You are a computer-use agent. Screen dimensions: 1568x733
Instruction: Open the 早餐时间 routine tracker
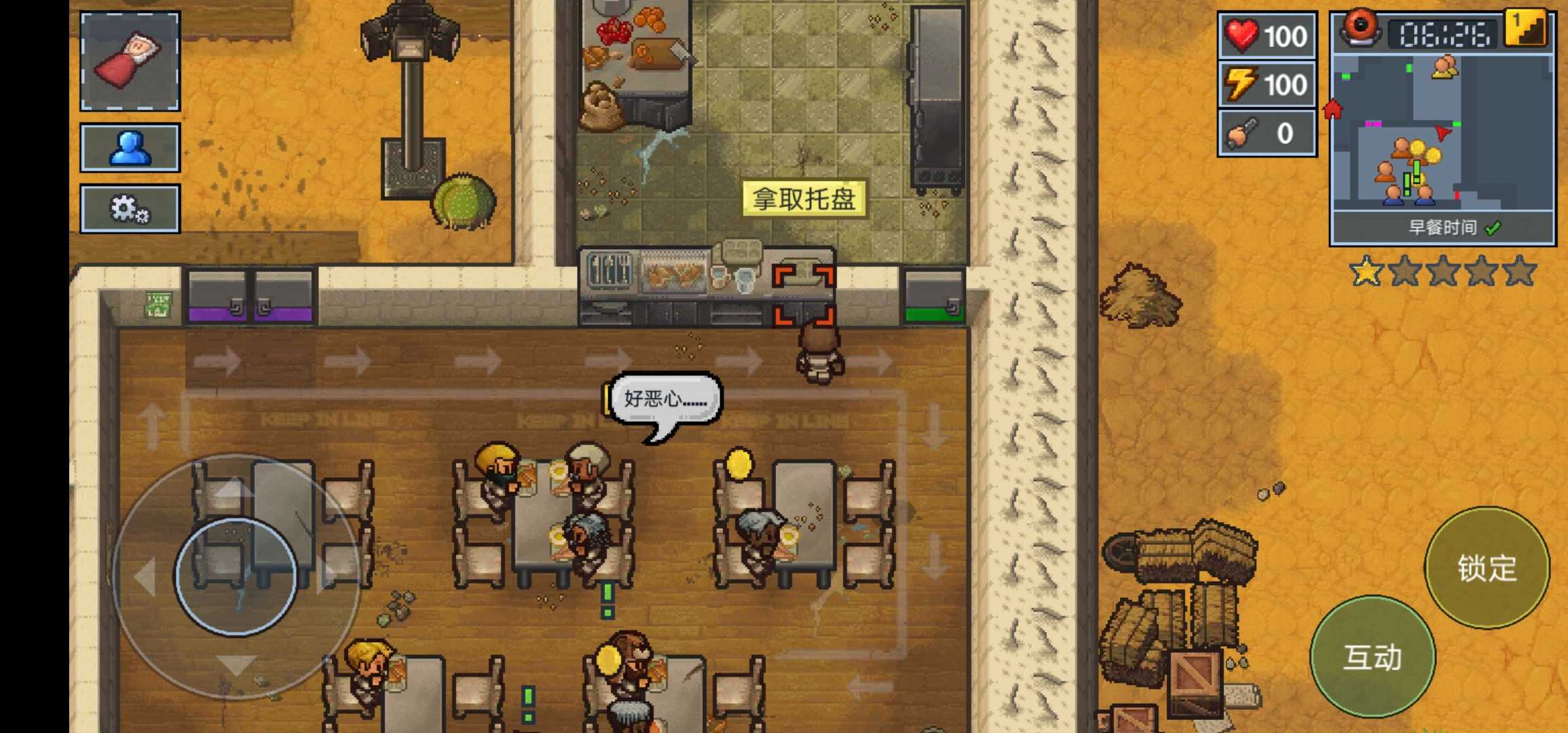pyautogui.click(x=1442, y=228)
